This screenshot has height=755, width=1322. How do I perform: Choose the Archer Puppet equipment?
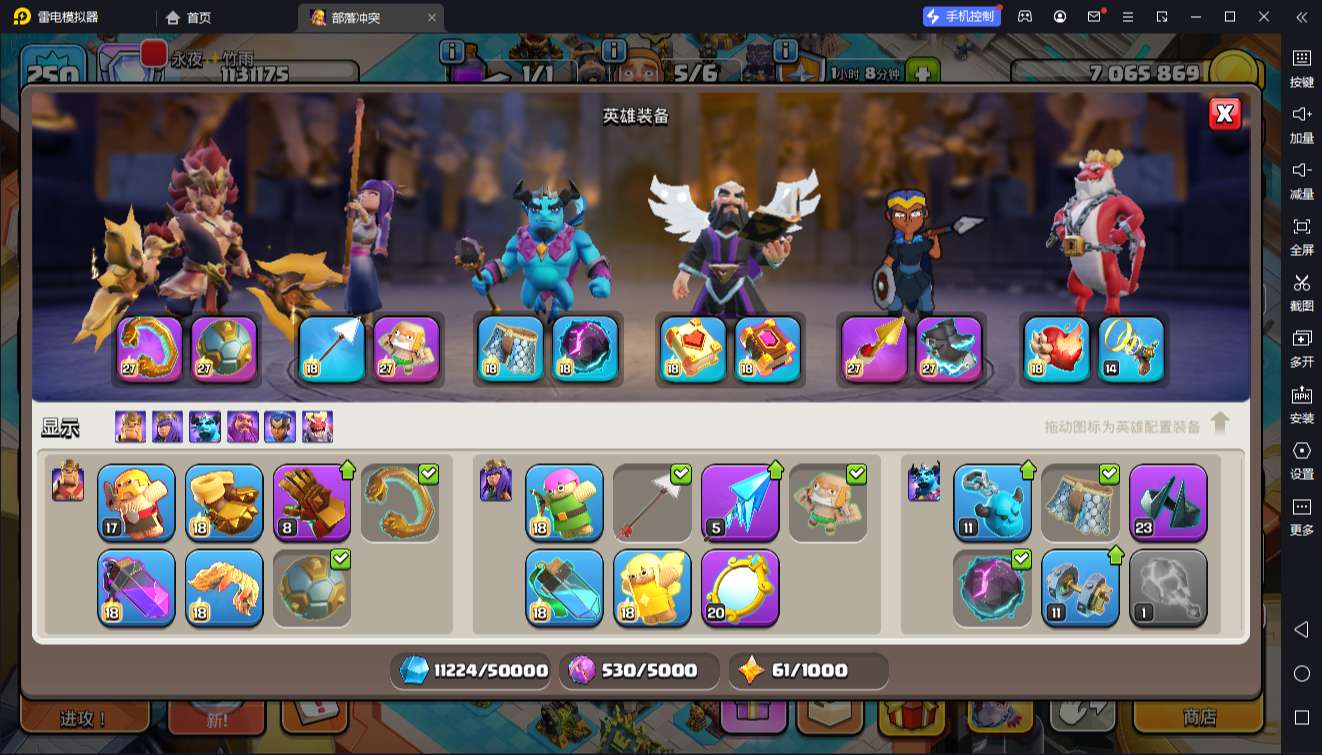click(564, 501)
